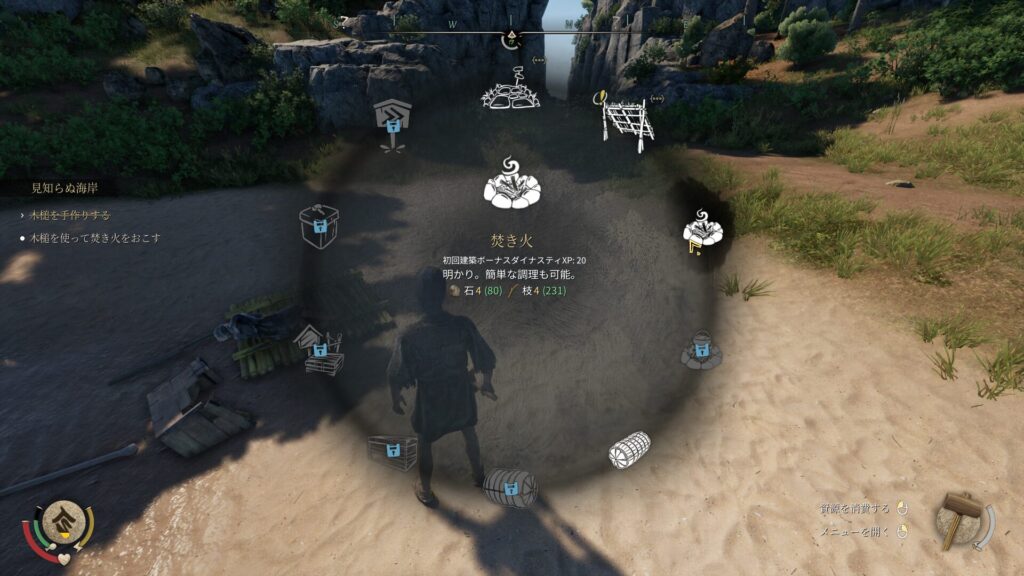Choose the locked house and workbench option
Viewport: 1024px width, 576px height.
tap(318, 350)
